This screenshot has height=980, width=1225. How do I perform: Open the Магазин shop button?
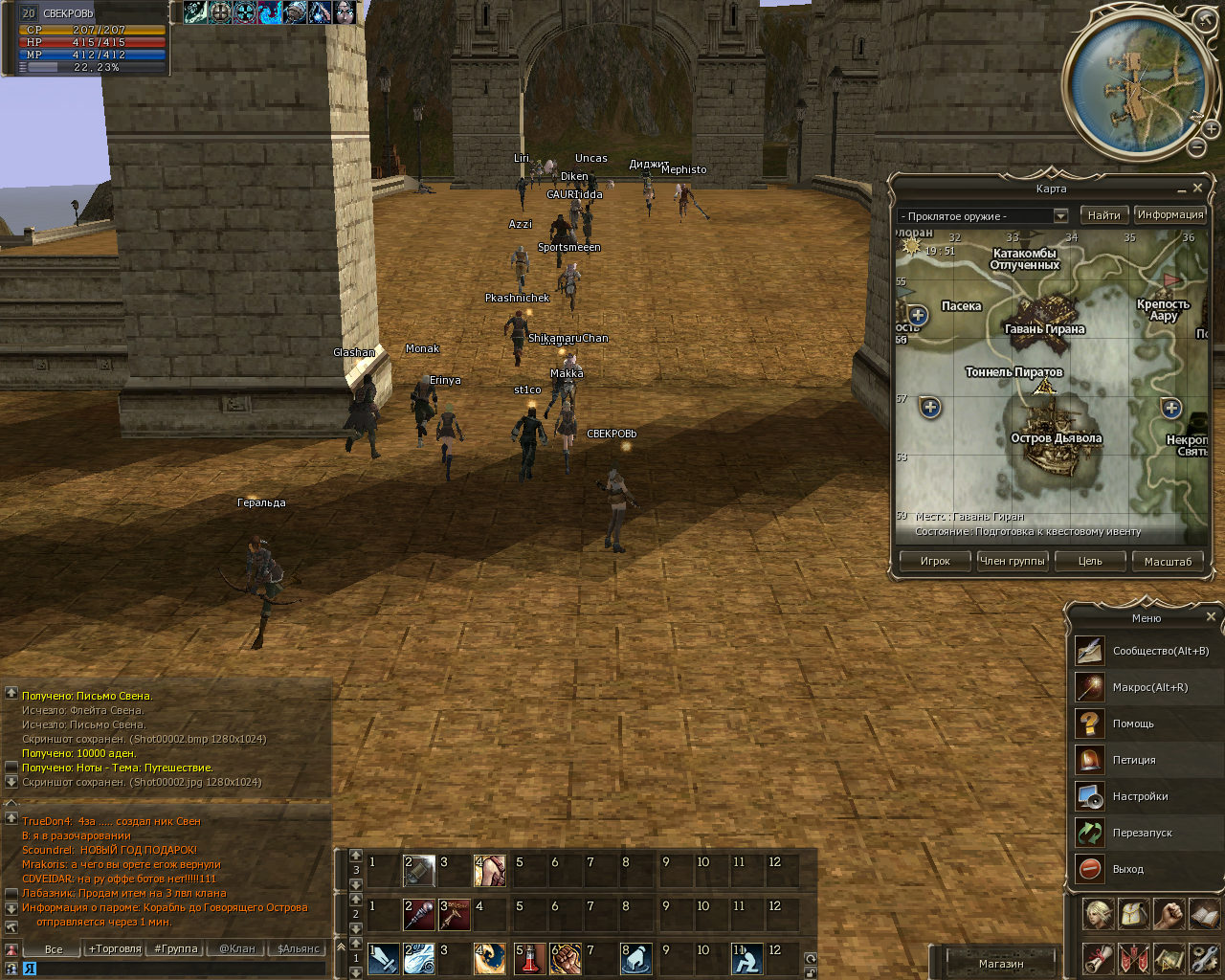pos(1001,964)
